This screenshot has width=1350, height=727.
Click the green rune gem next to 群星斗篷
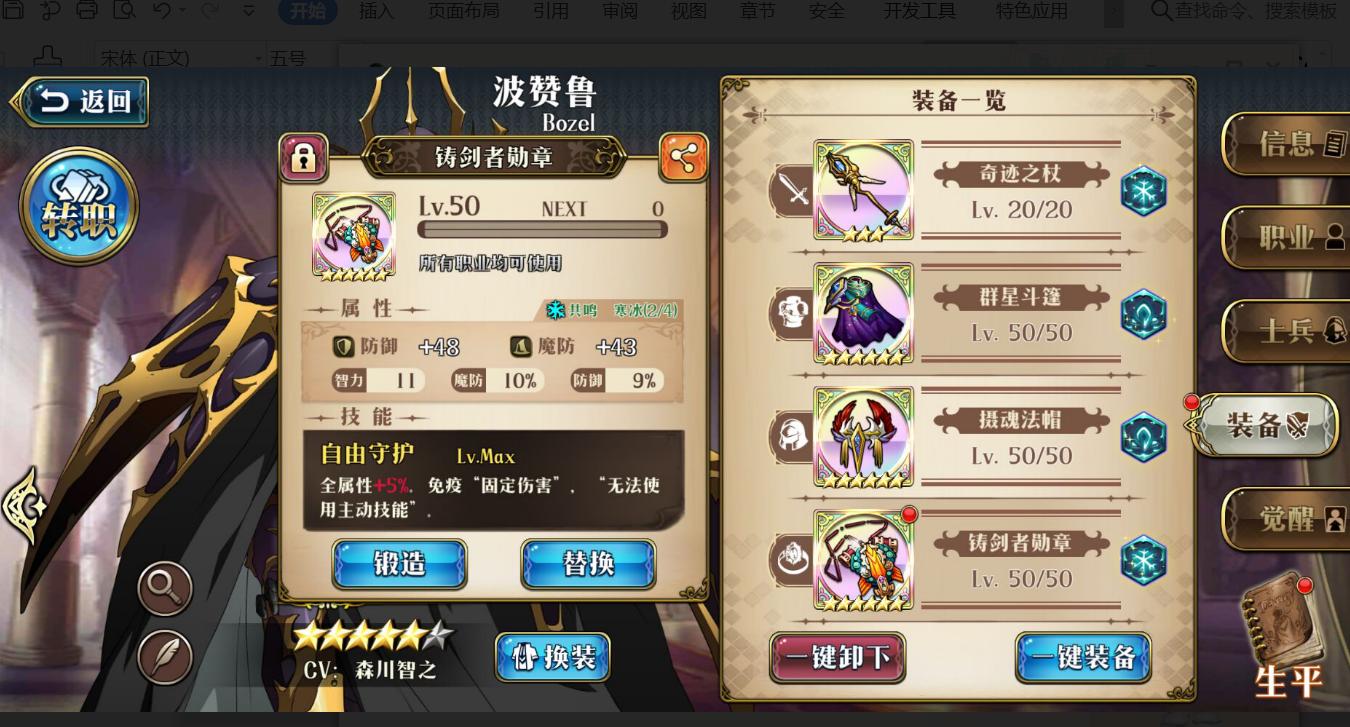coord(1143,314)
